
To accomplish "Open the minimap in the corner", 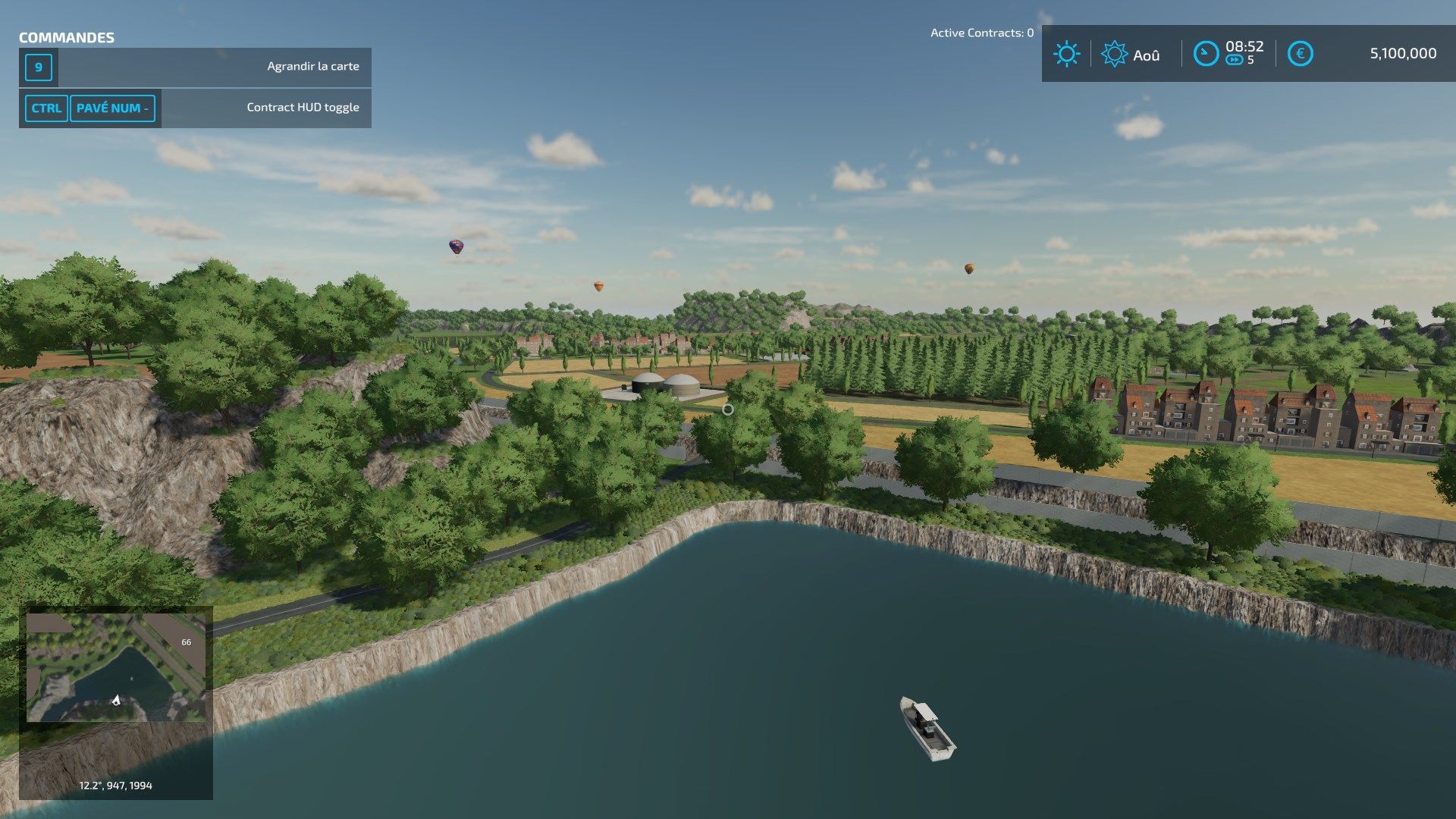I will pos(115,667).
